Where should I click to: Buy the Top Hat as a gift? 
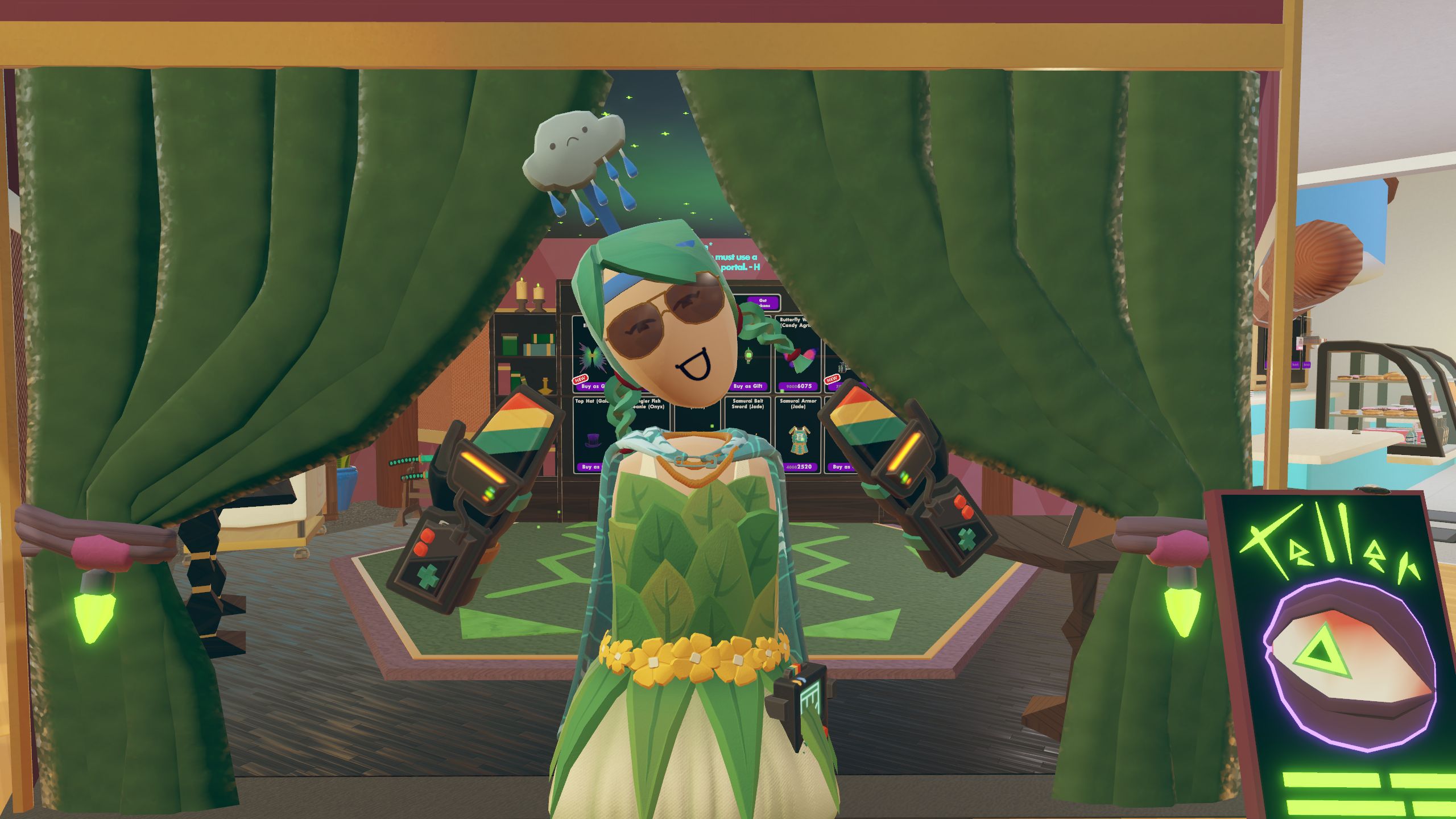click(589, 467)
